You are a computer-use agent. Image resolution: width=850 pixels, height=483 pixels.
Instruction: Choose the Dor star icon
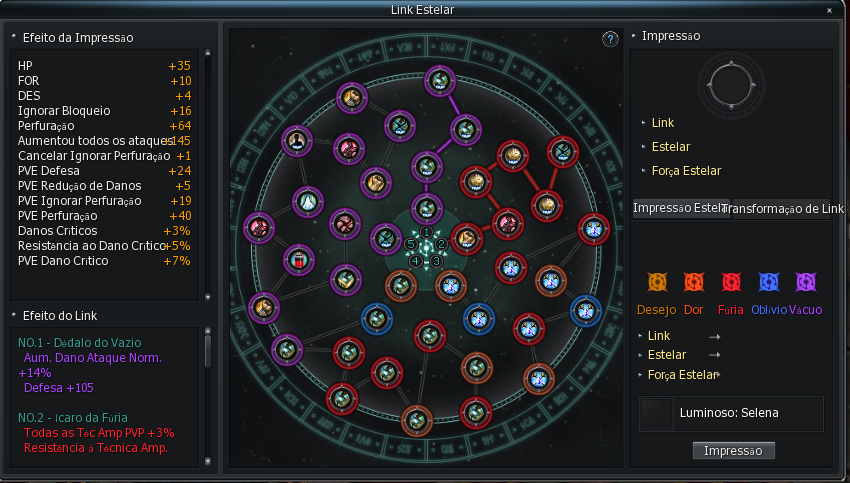[x=694, y=283]
